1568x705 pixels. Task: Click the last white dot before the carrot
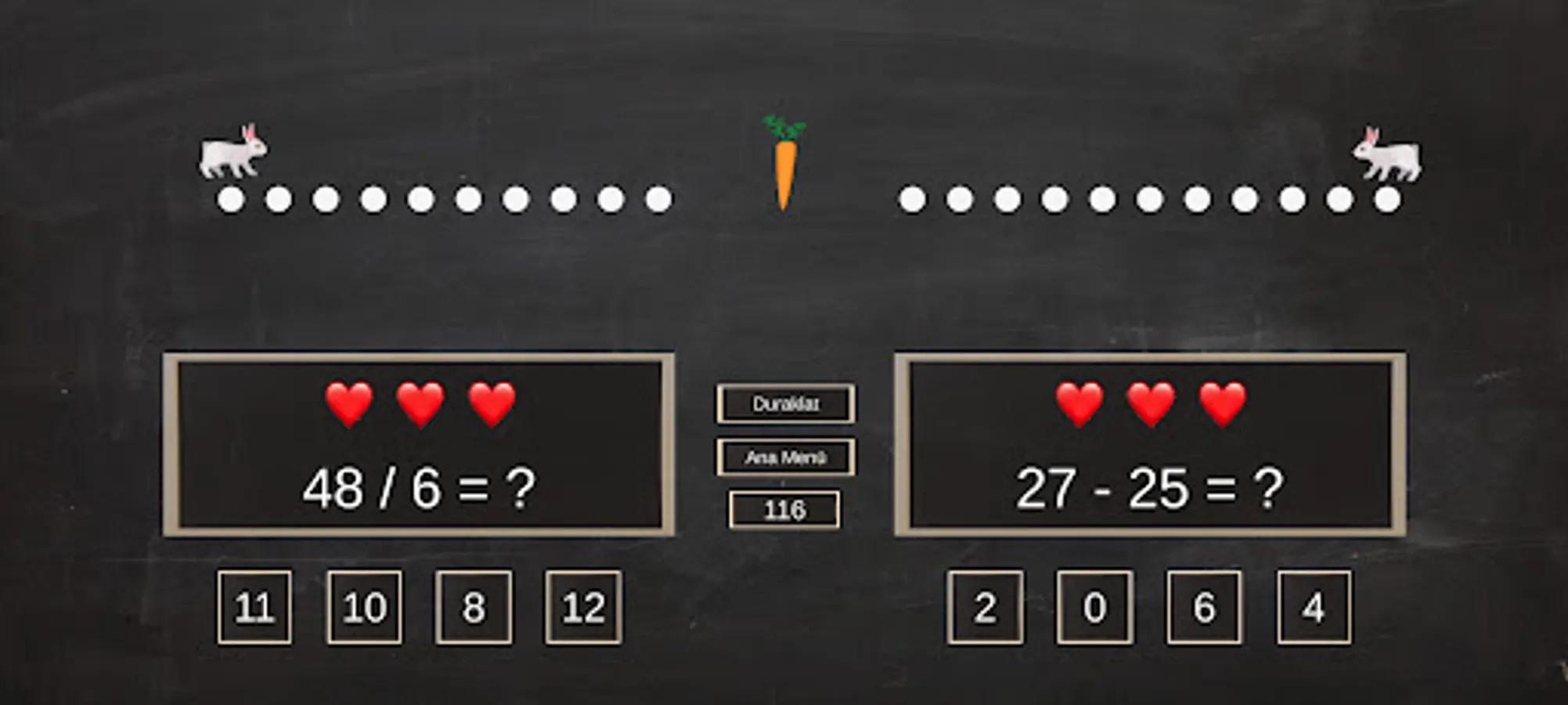[660, 199]
